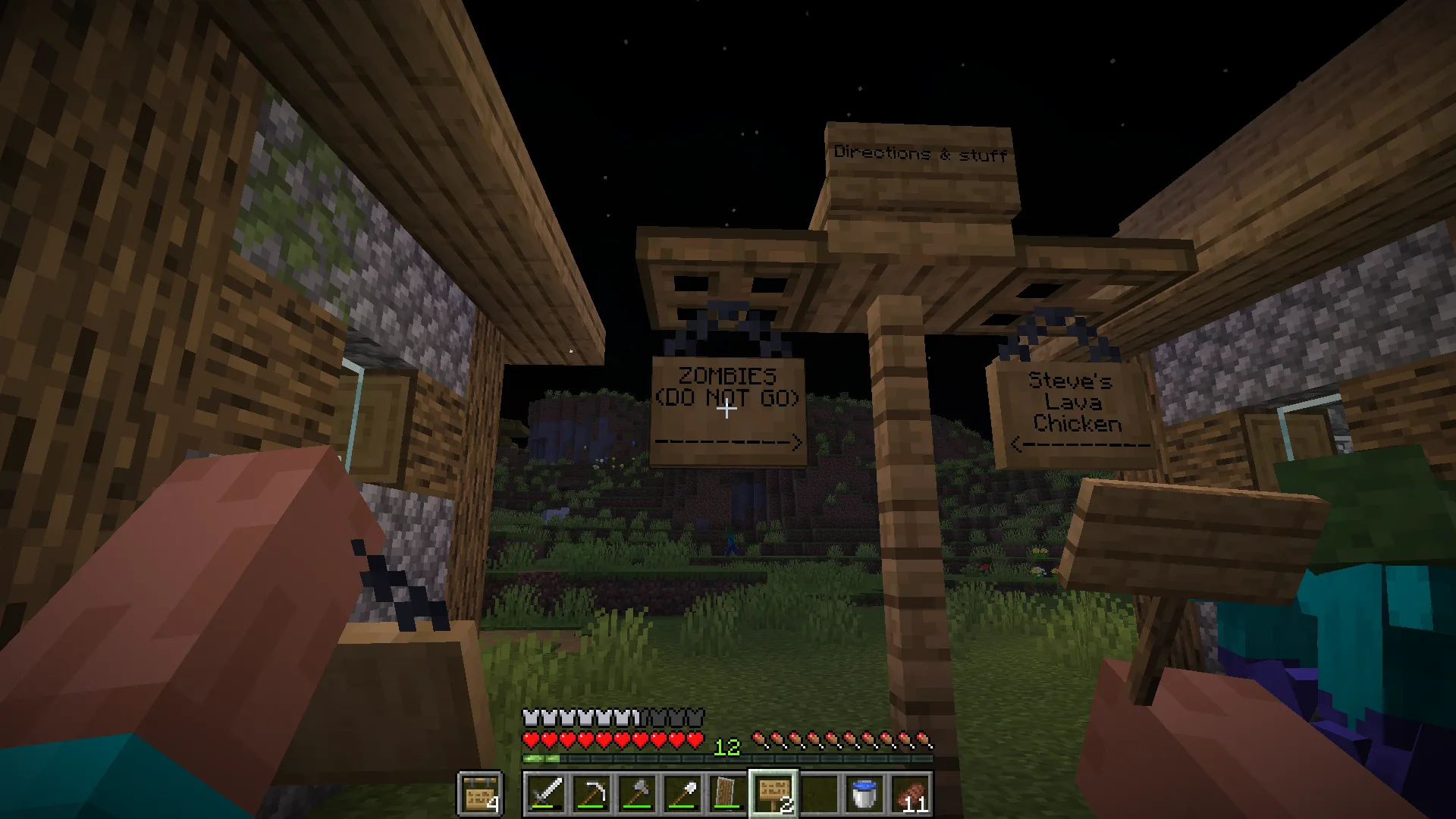Click the off-hand hanging sign slot
1456x819 pixels.
click(480, 794)
